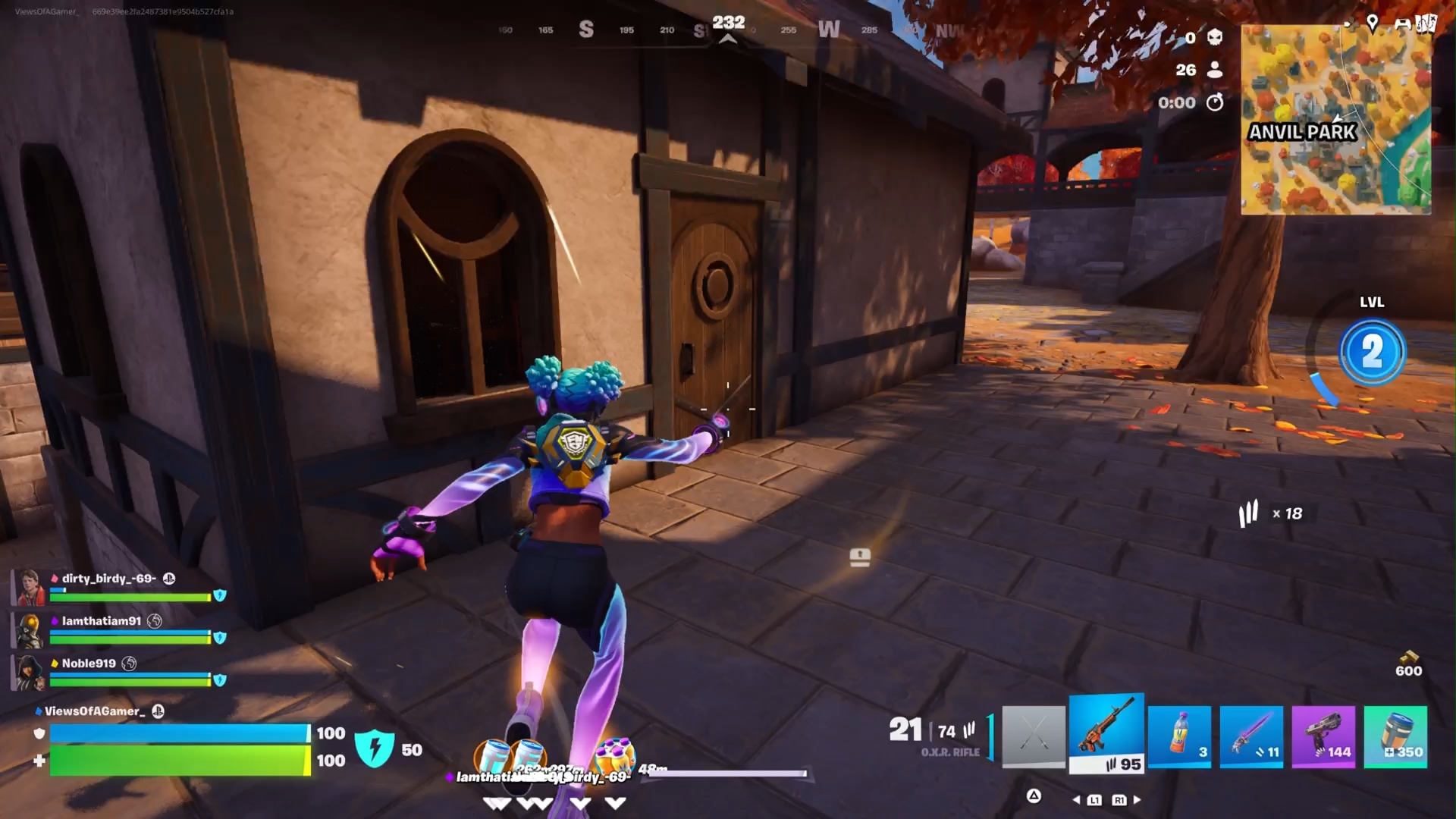Select teammate Iamthatiam91 in the squad list
The image size is (1456, 819).
[x=102, y=621]
